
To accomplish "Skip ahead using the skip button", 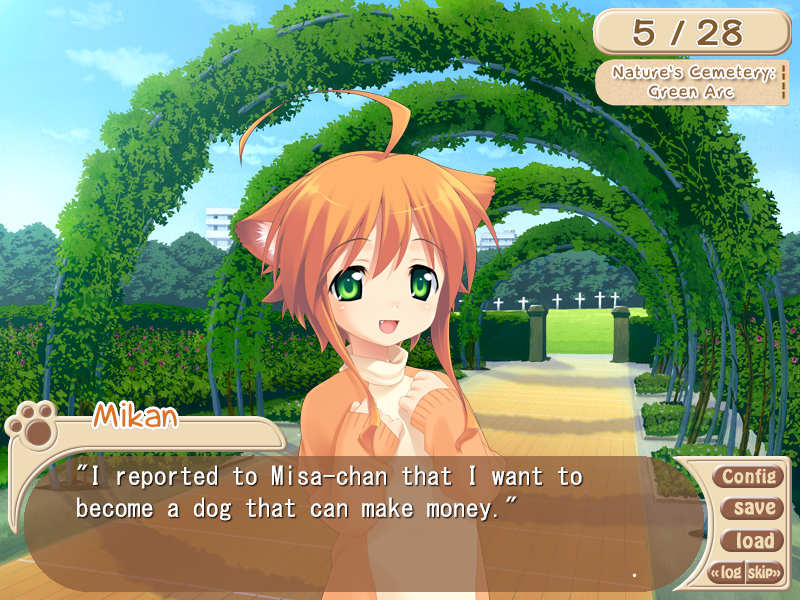I will point(764,573).
